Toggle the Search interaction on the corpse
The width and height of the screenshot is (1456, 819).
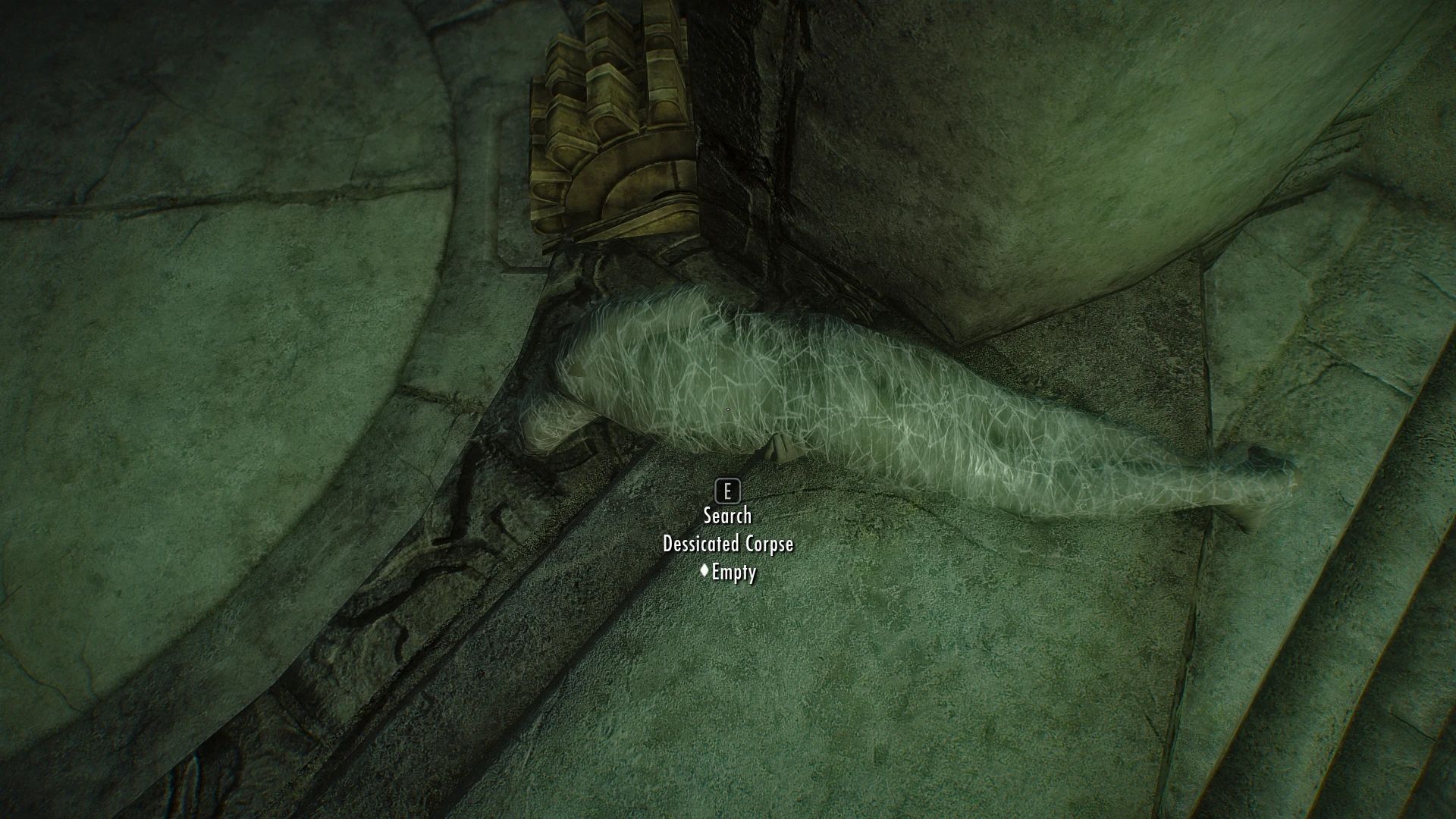tap(727, 515)
